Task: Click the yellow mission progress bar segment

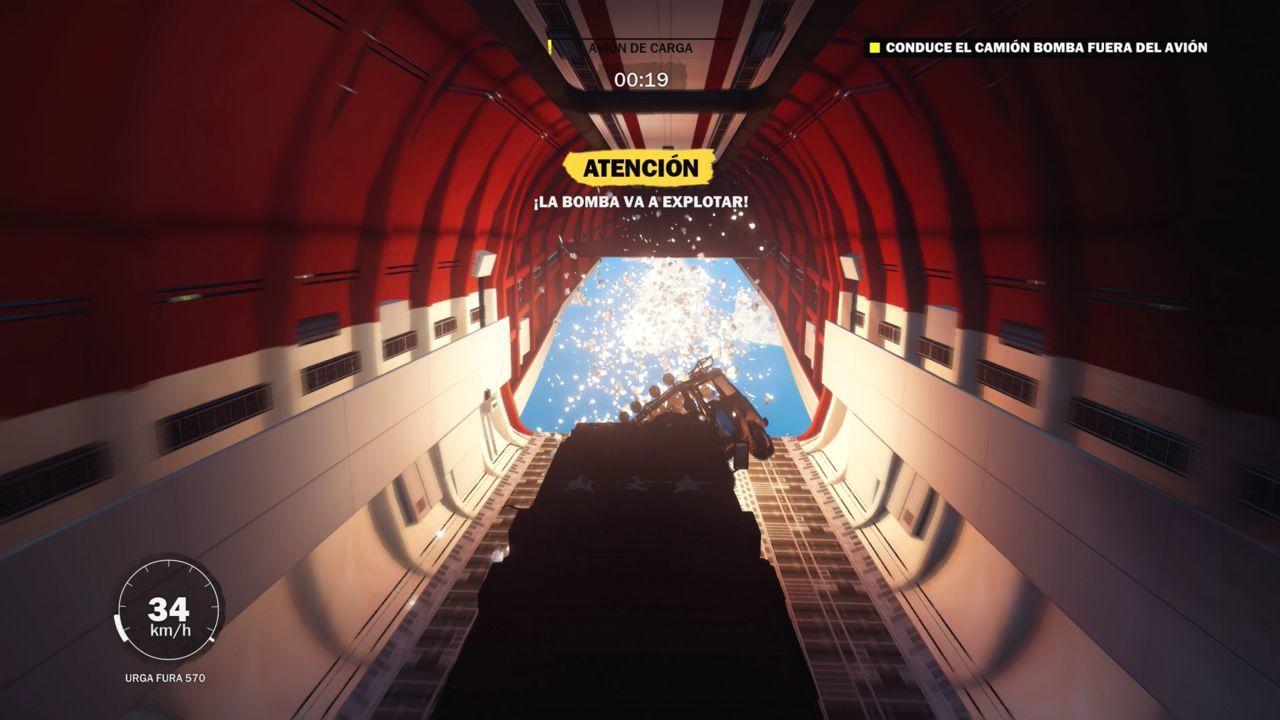Action: 551,45
